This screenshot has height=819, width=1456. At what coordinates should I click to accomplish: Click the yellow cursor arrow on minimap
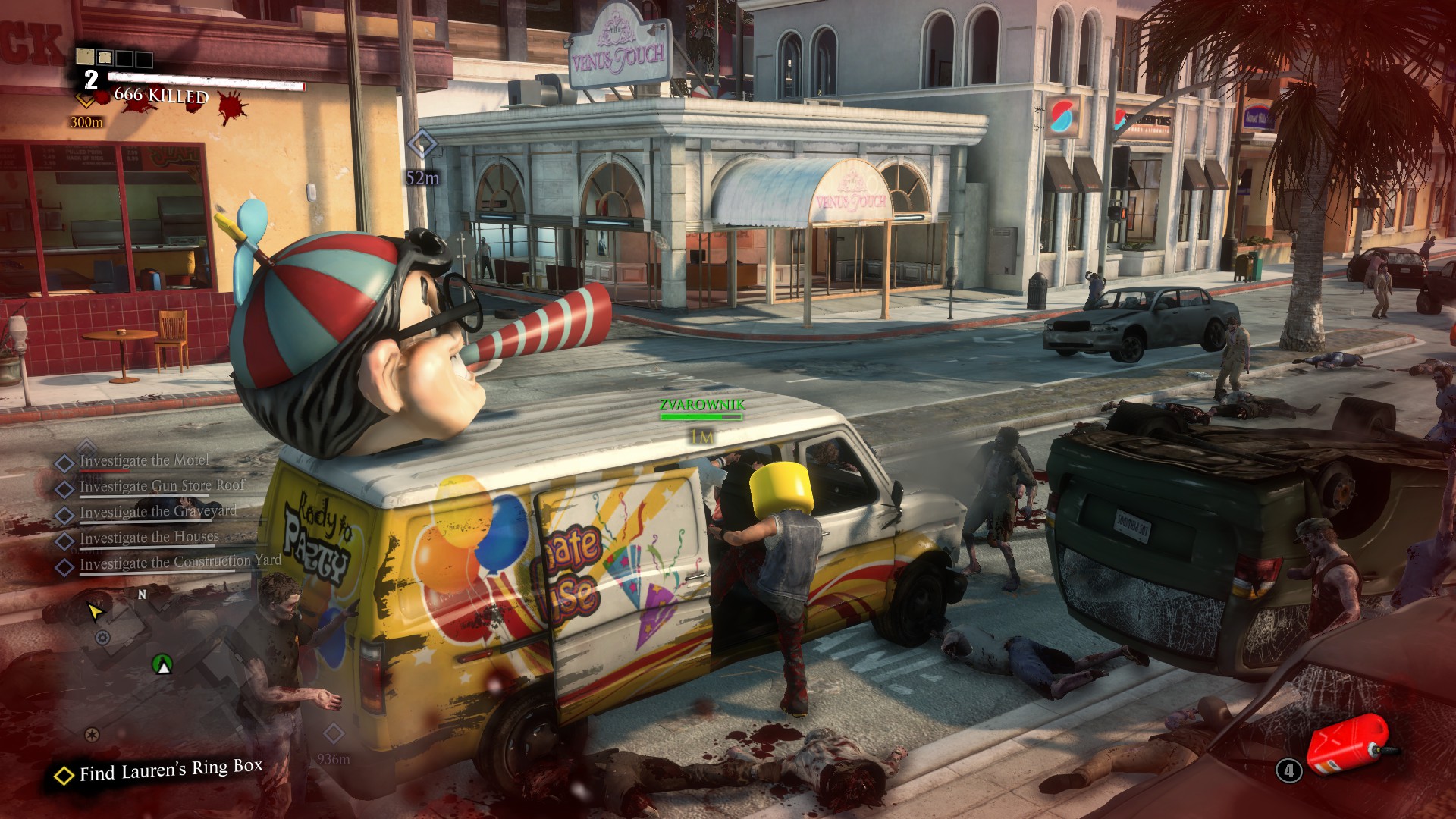click(x=95, y=611)
